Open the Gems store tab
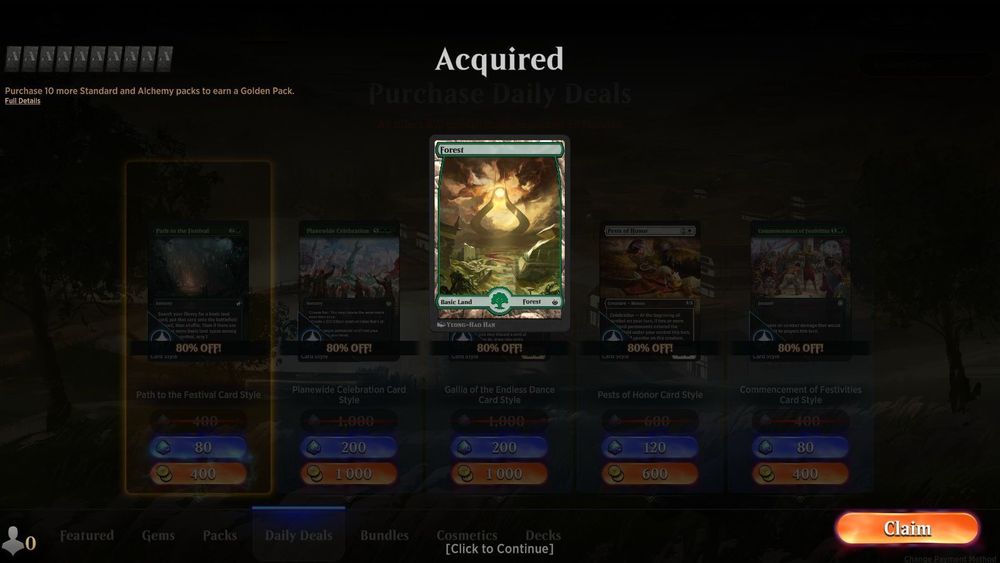The image size is (1000, 563). tap(158, 535)
